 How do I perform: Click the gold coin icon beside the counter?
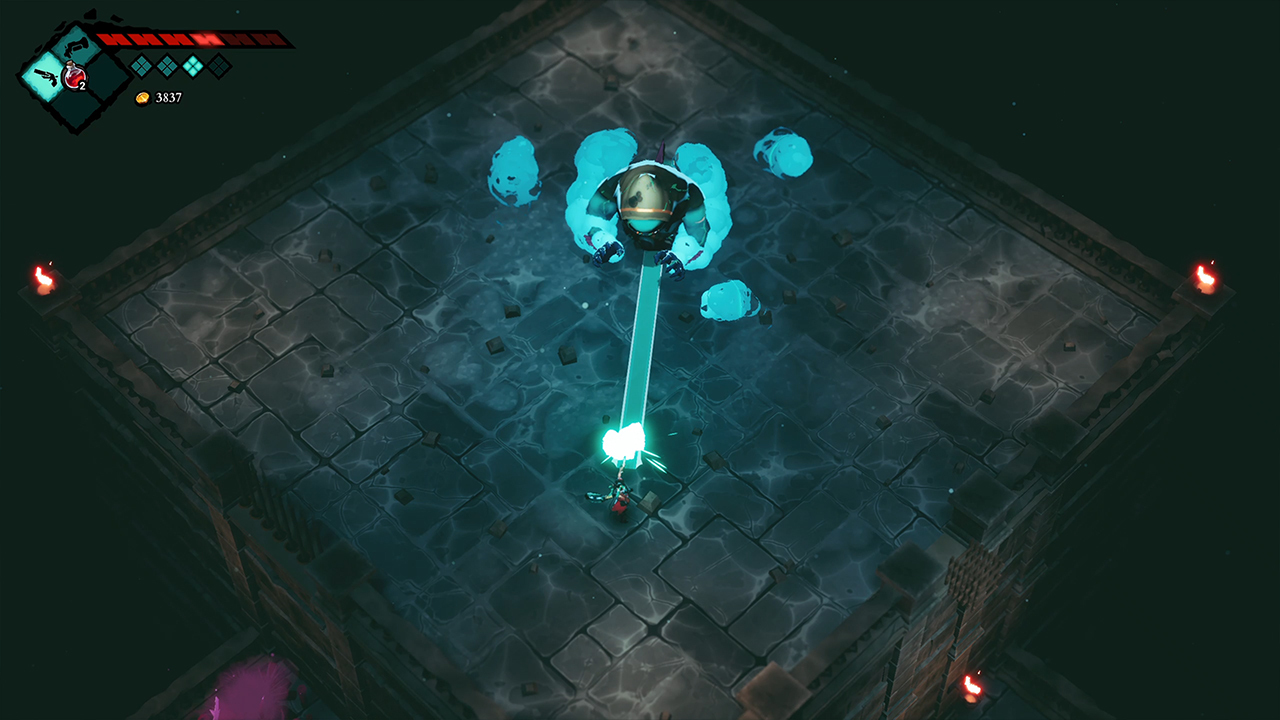(143, 97)
